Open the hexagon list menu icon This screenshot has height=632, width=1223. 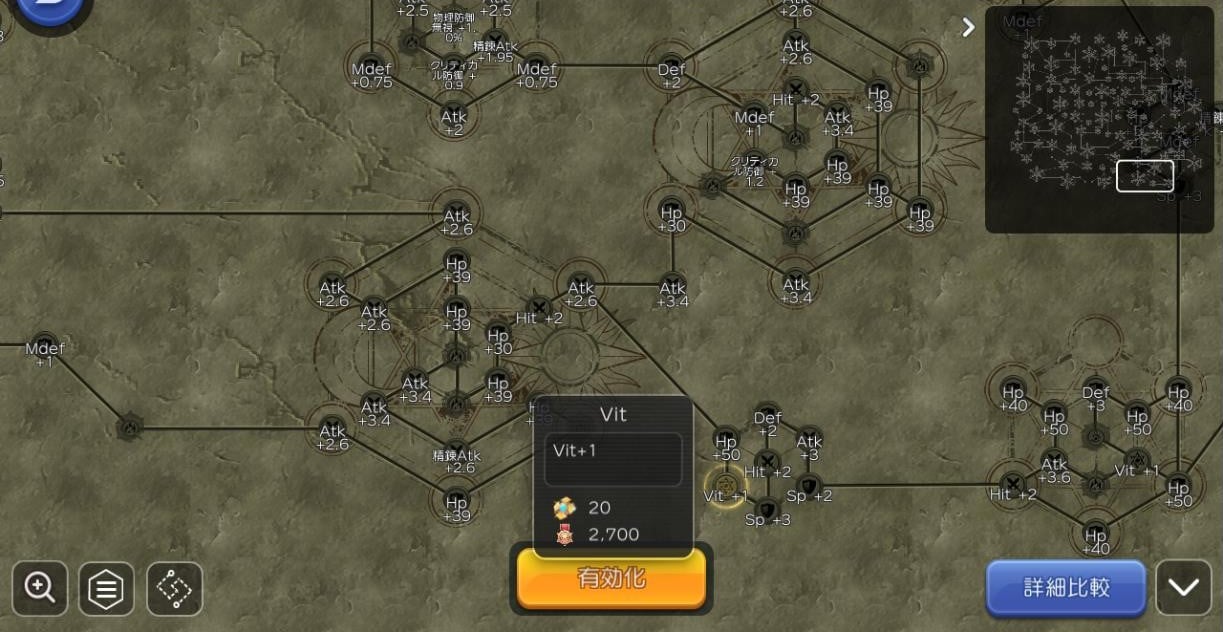click(x=106, y=588)
